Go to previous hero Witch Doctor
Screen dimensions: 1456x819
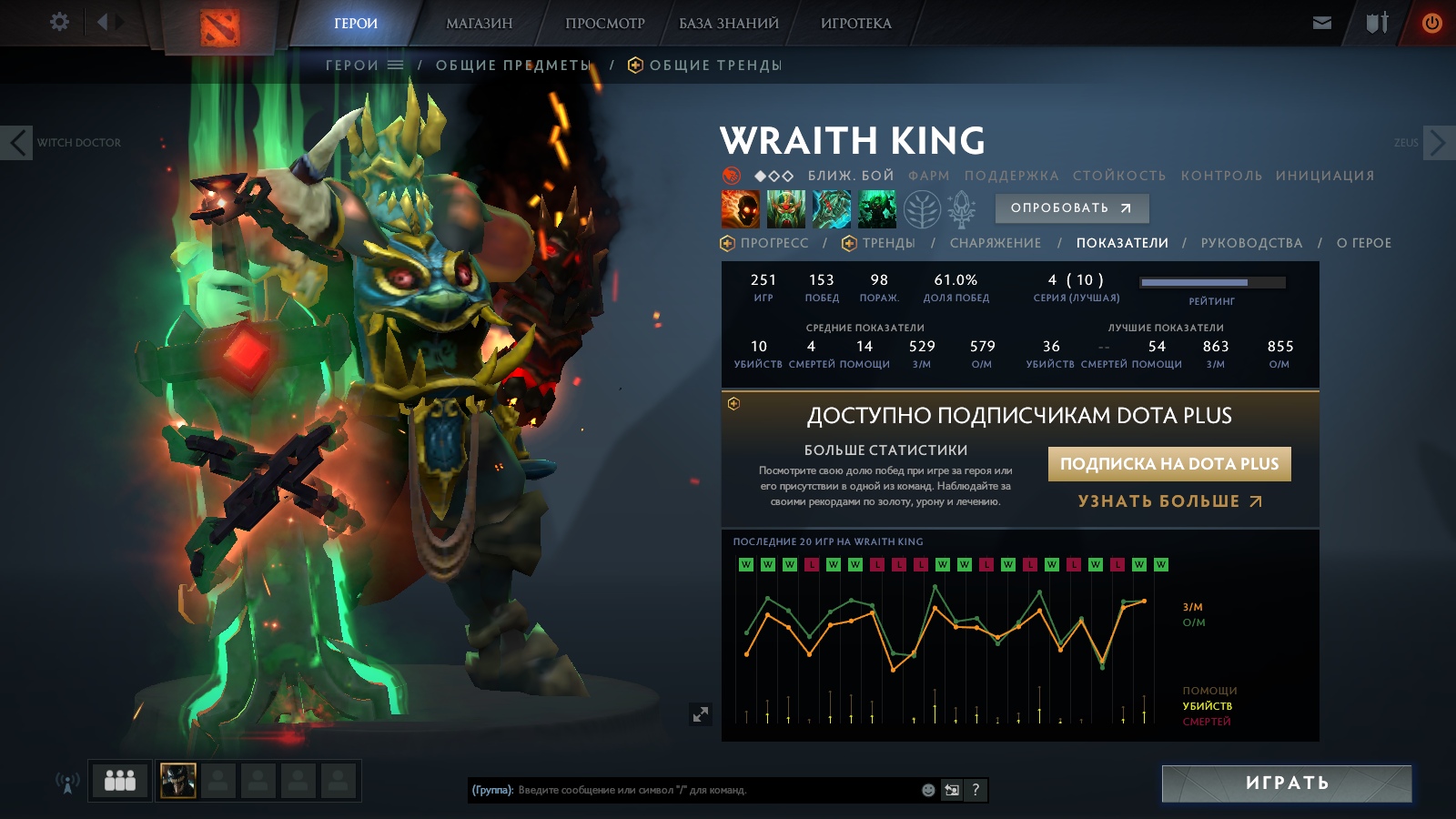point(17,143)
